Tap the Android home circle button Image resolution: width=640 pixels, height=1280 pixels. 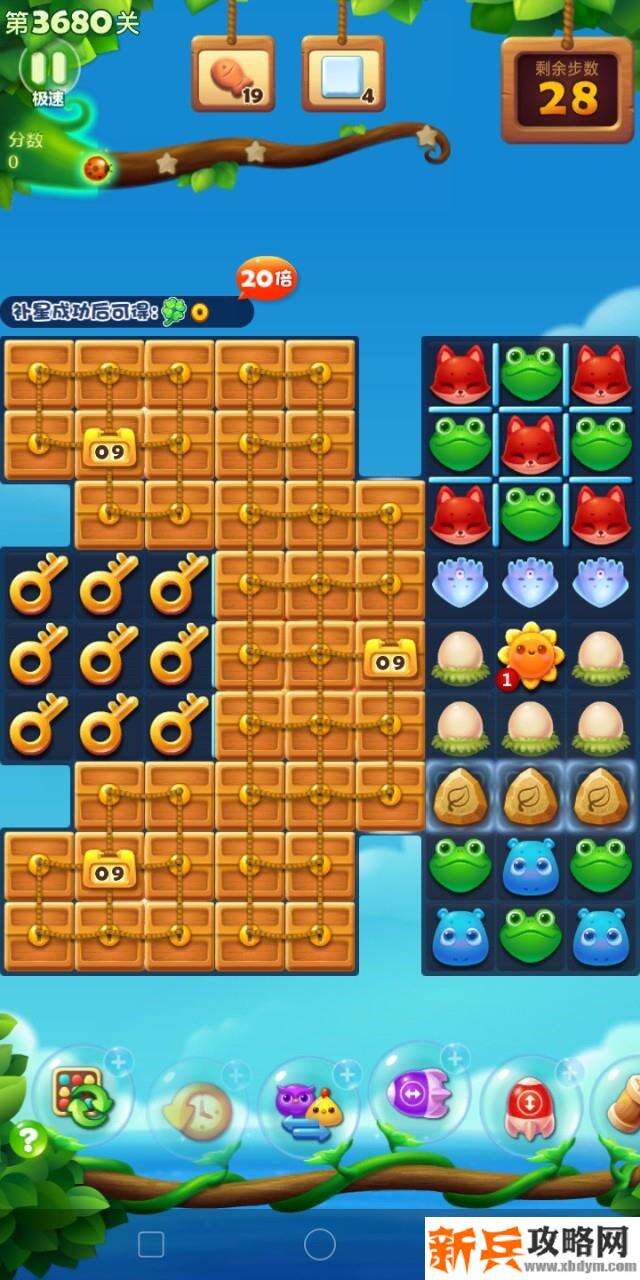pos(319,1244)
